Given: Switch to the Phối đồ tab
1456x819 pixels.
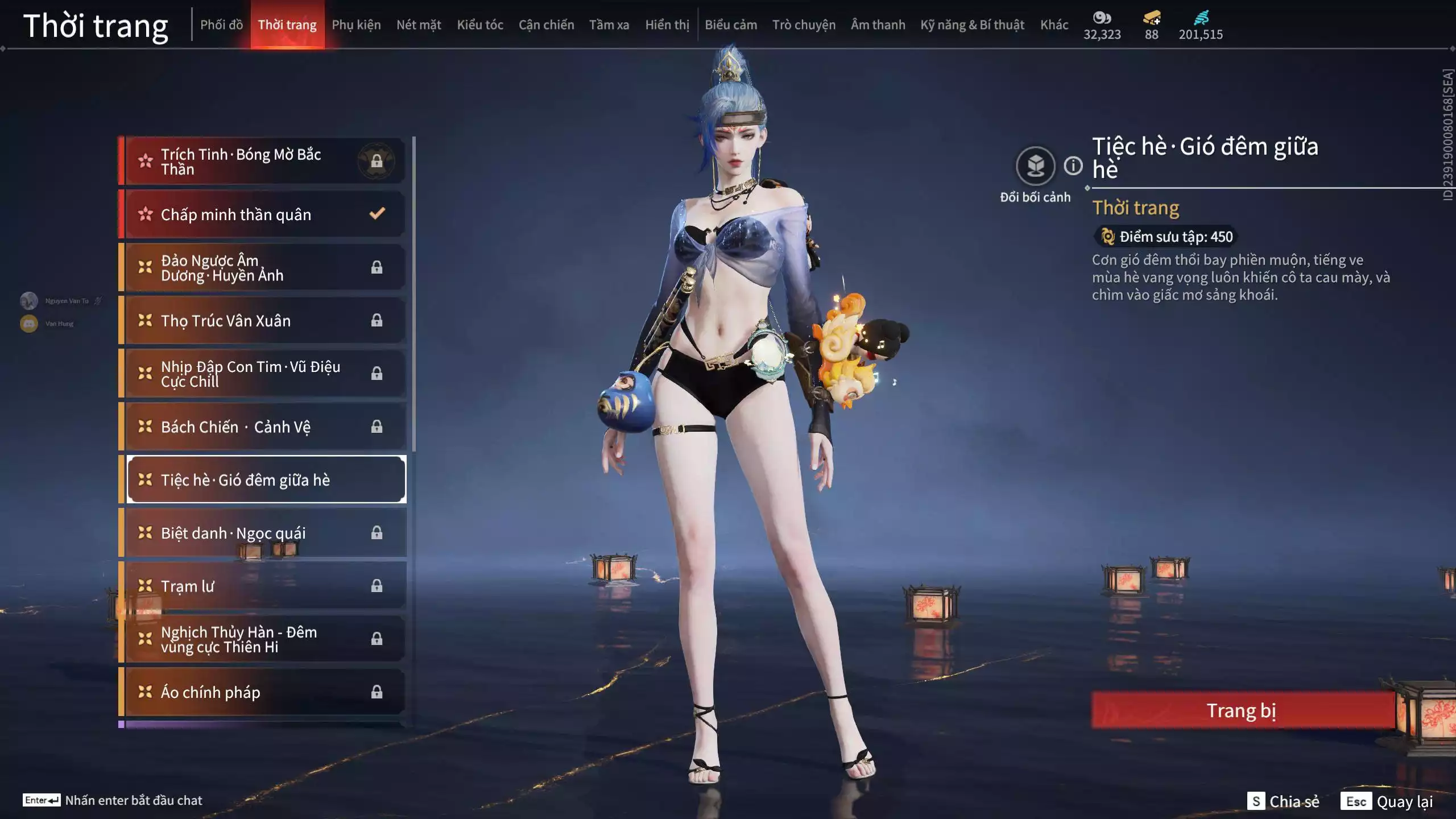Looking at the screenshot, I should pyautogui.click(x=222, y=24).
